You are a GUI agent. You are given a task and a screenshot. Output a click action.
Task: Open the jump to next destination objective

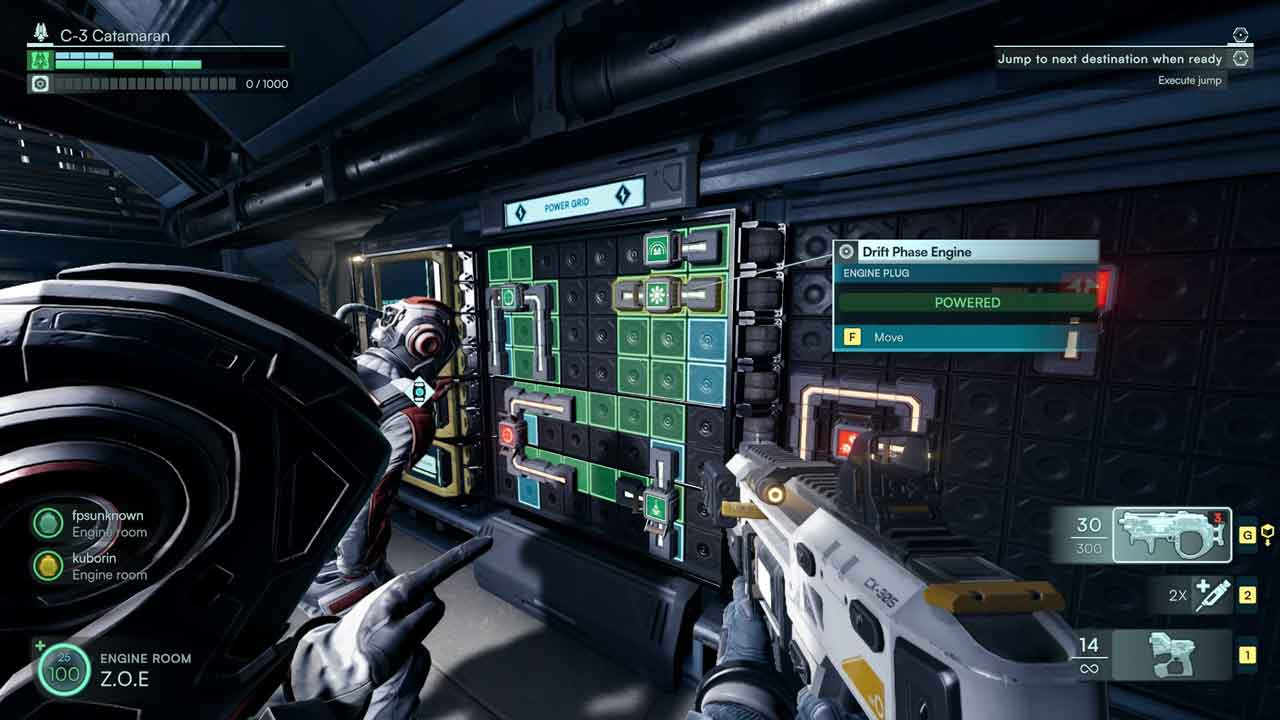pyautogui.click(x=1110, y=59)
